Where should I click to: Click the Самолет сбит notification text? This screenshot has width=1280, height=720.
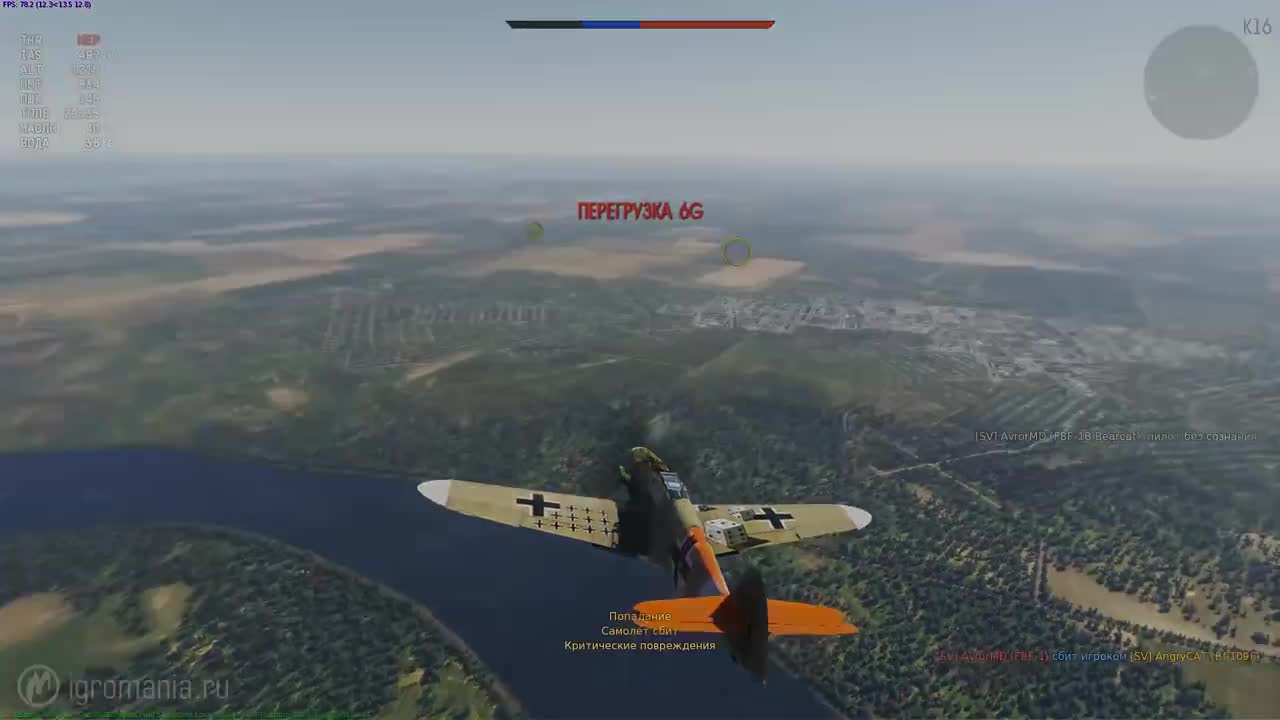coord(638,630)
